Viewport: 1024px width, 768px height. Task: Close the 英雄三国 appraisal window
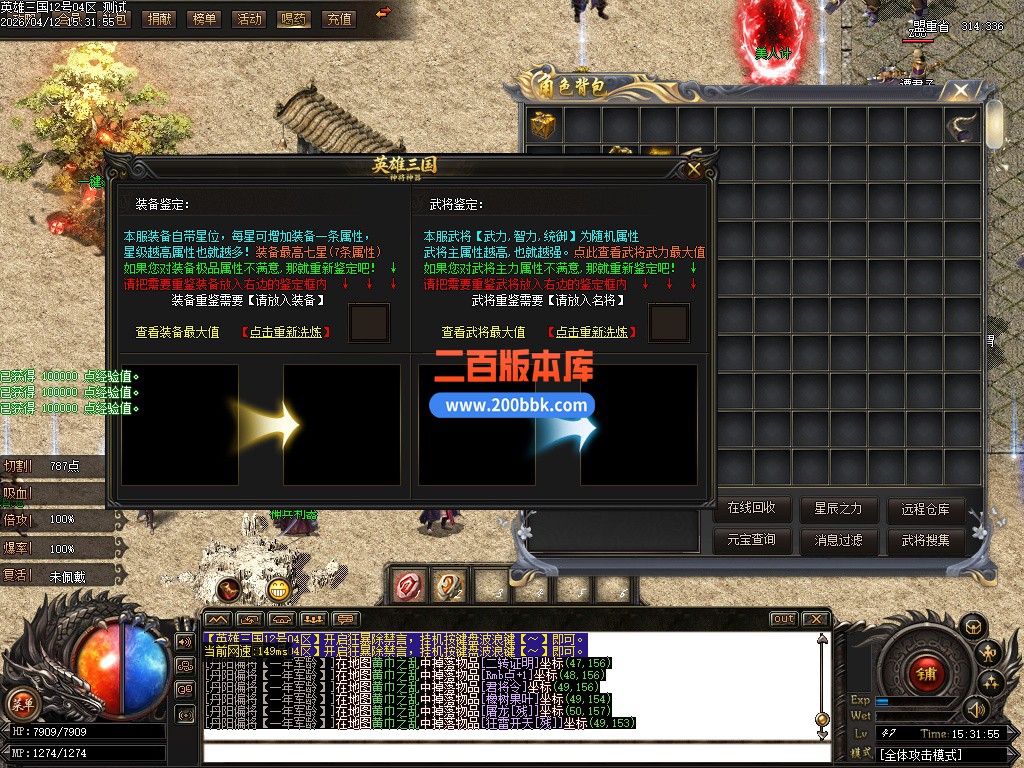coord(694,169)
